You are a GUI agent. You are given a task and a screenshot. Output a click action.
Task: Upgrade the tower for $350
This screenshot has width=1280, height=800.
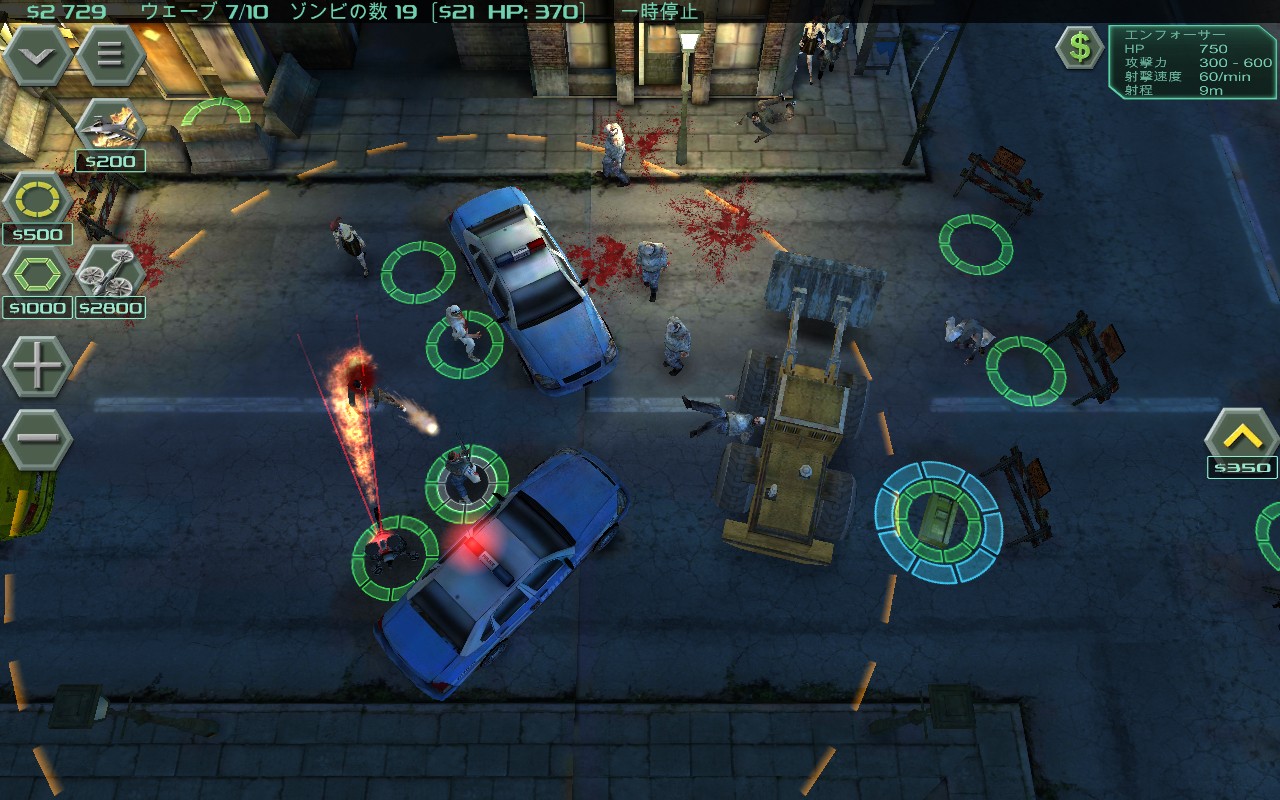pos(1241,437)
